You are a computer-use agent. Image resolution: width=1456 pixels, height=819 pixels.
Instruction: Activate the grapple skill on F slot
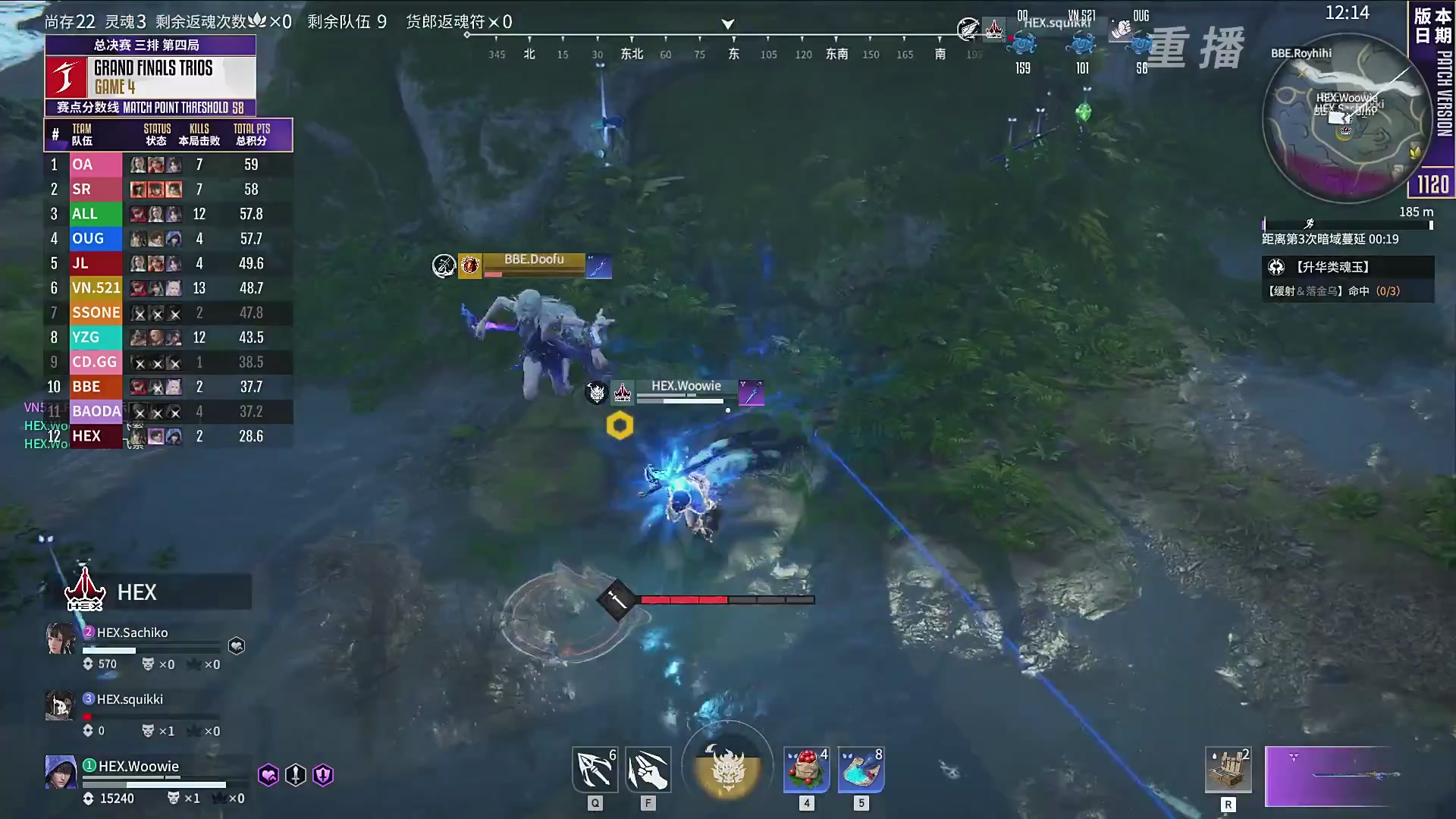coord(648,770)
